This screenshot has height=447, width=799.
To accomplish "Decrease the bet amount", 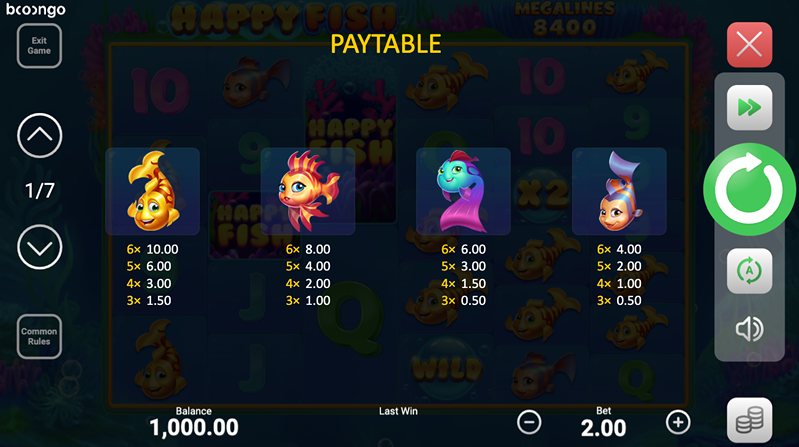I will pos(530,421).
